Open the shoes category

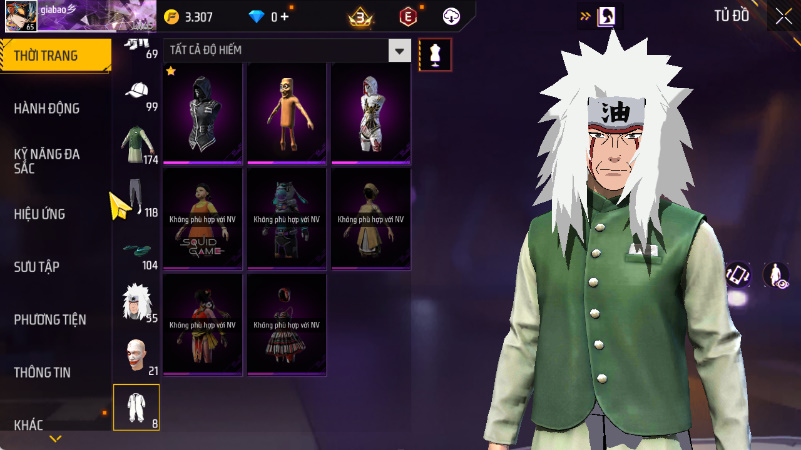(x=136, y=251)
